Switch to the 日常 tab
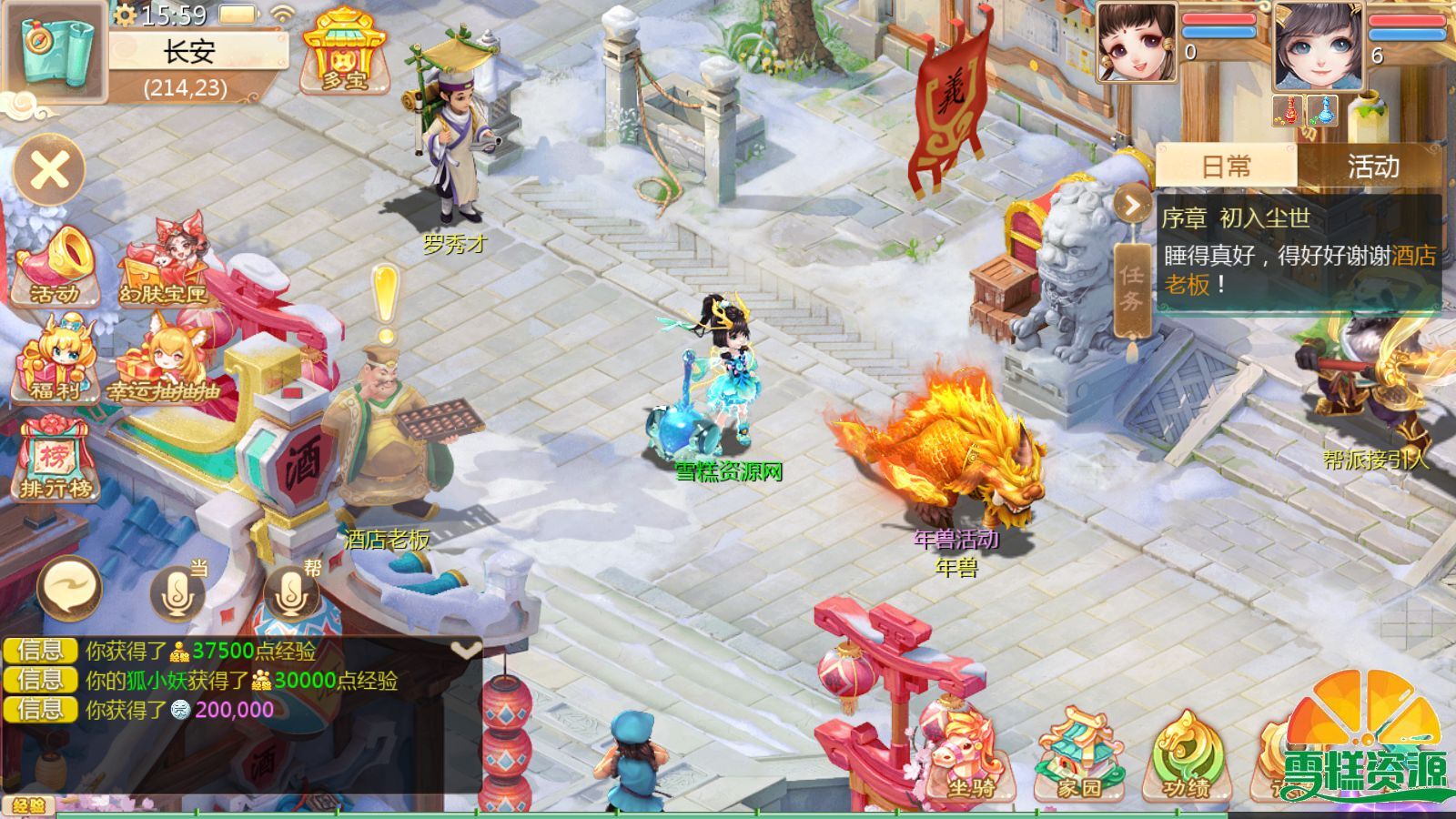The image size is (1456, 819). 1226,167
